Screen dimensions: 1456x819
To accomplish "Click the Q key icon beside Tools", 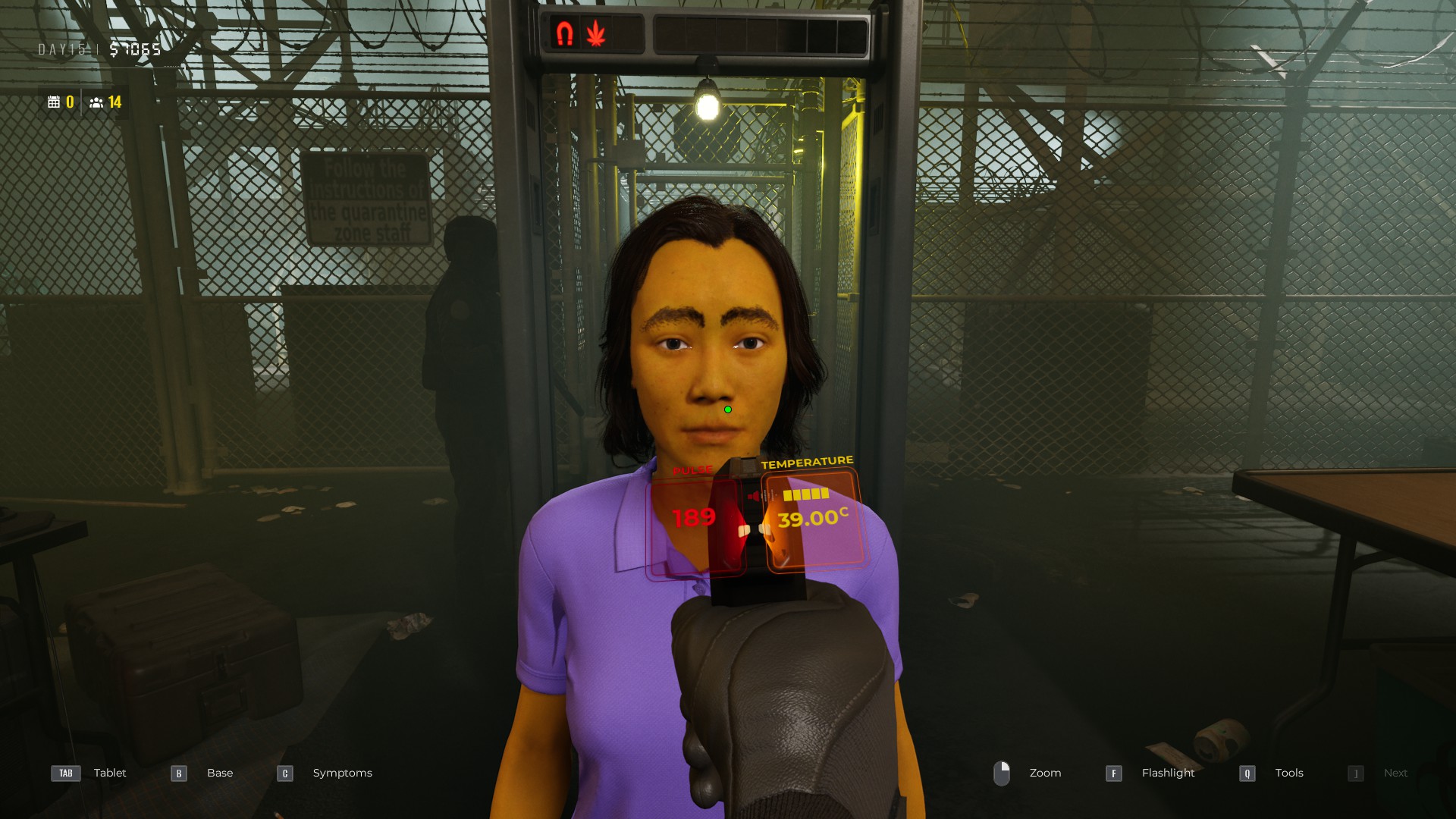I will 1245,773.
